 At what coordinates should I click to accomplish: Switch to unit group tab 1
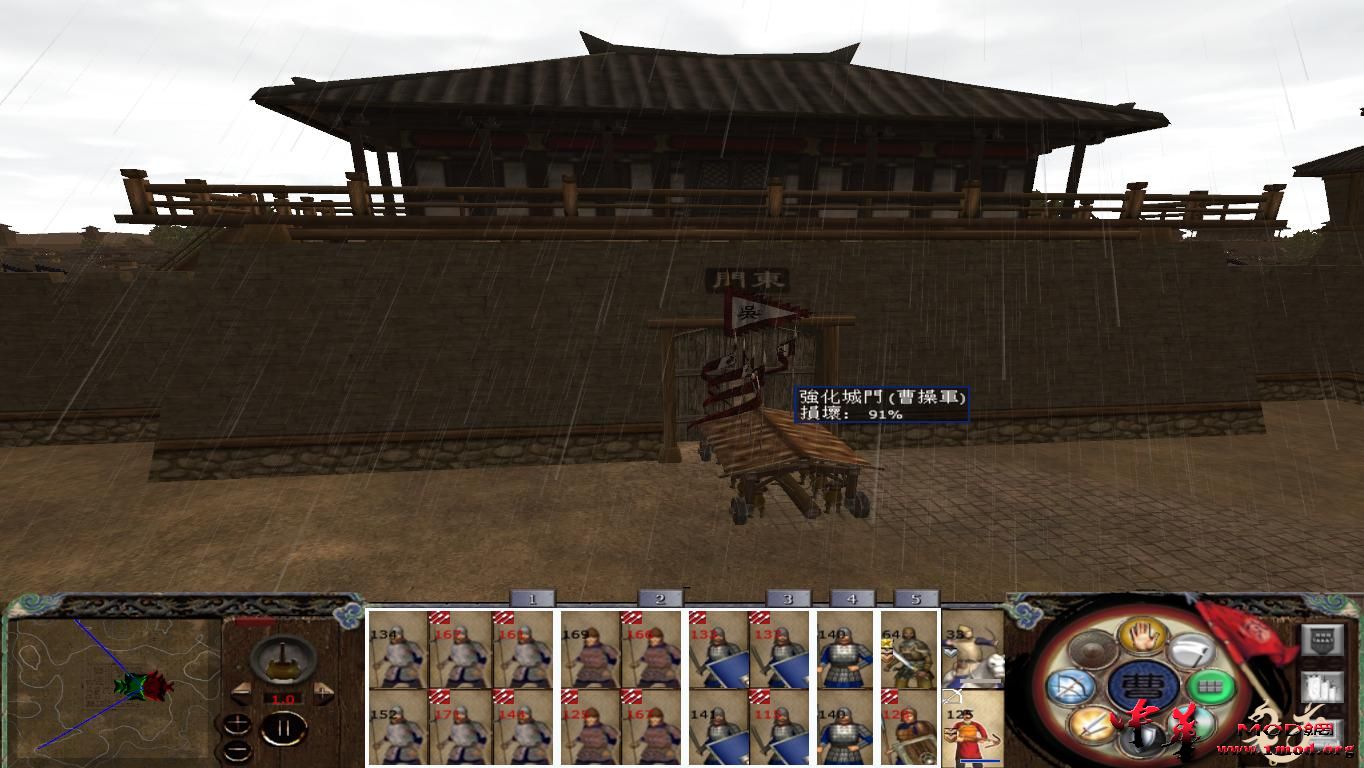pos(533,597)
